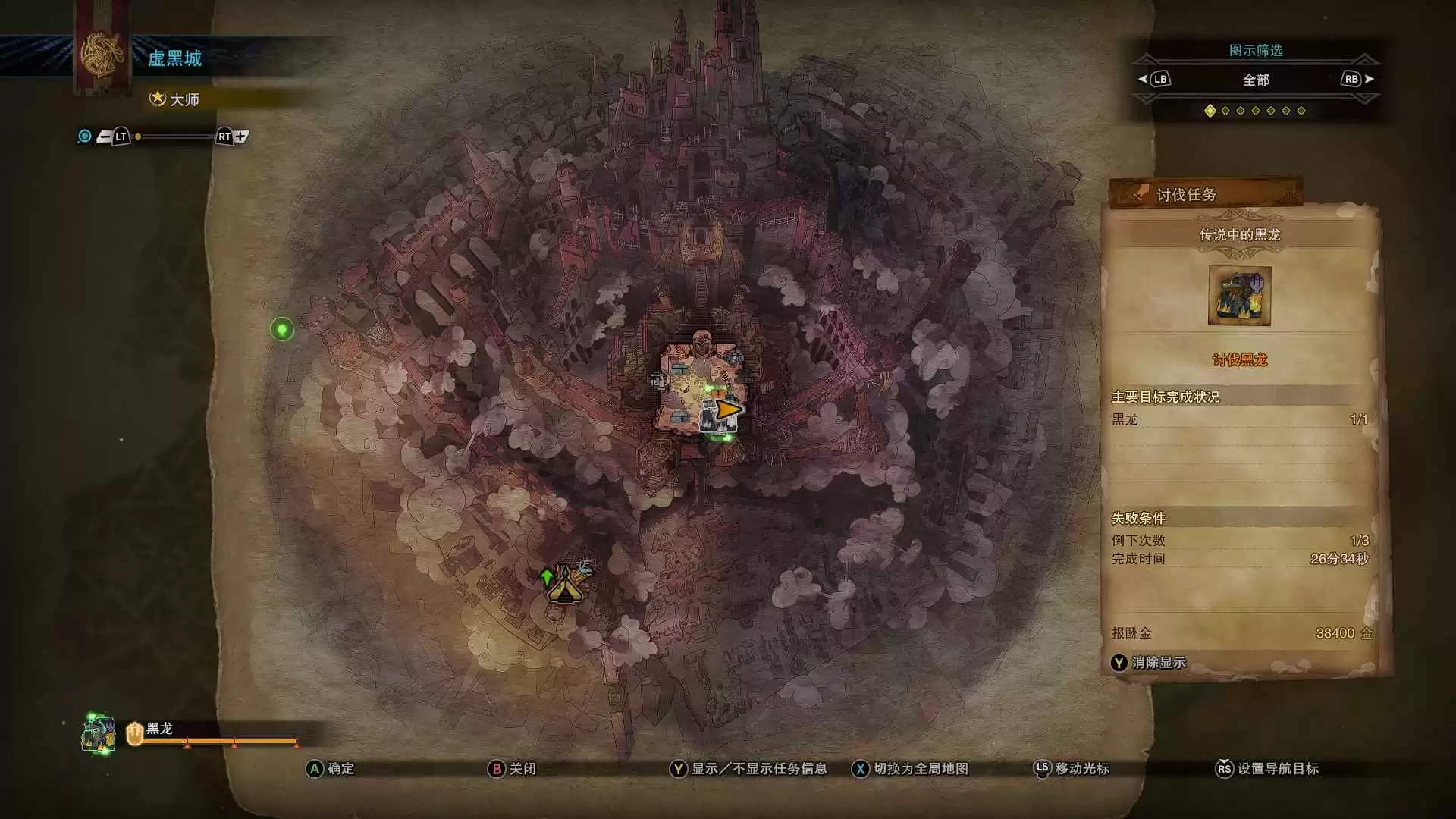Click the green glowing marker at the map's left edge
Viewport: 1456px width, 819px height.
click(282, 329)
